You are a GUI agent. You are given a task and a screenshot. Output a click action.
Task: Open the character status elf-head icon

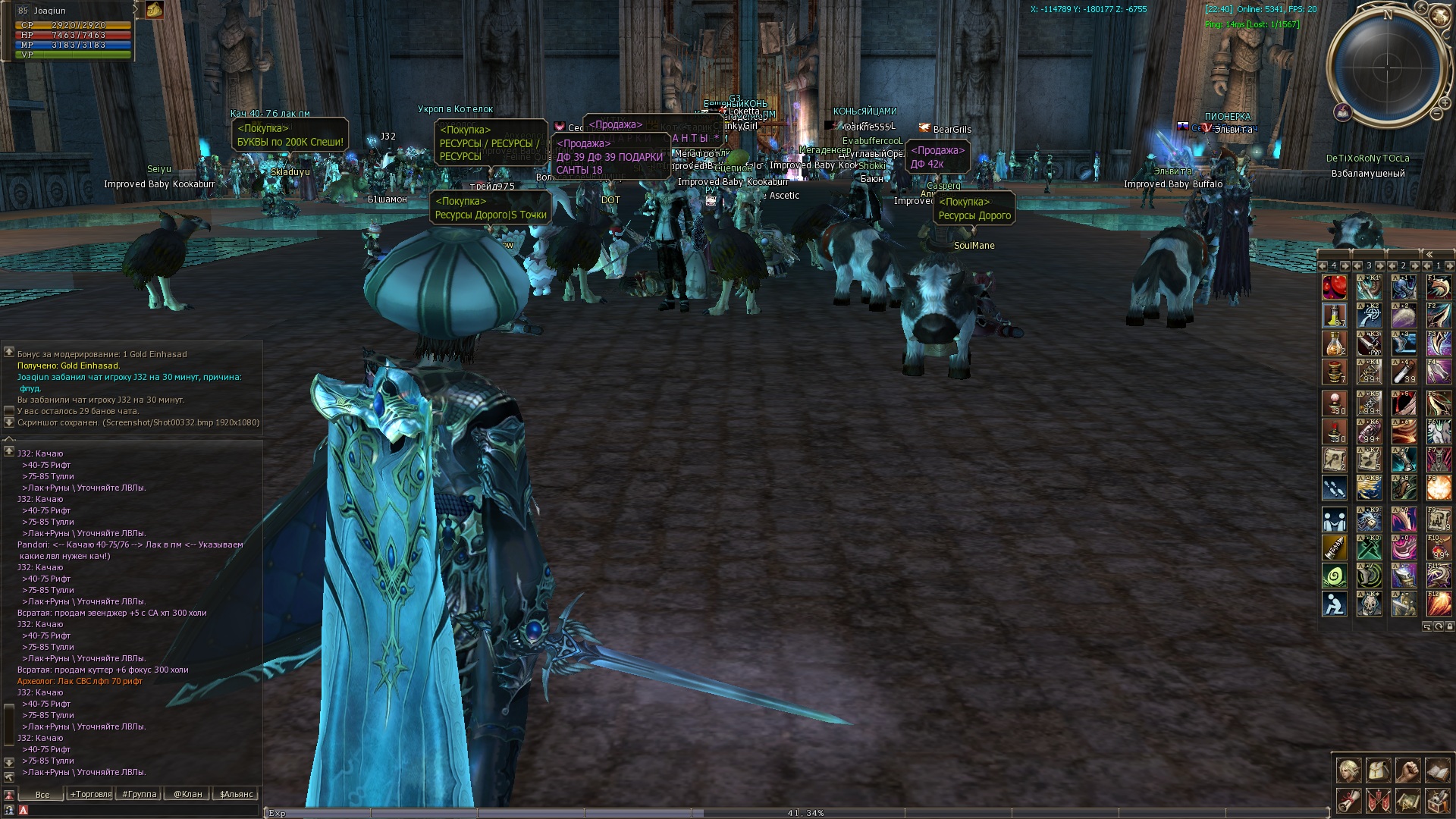click(1348, 771)
